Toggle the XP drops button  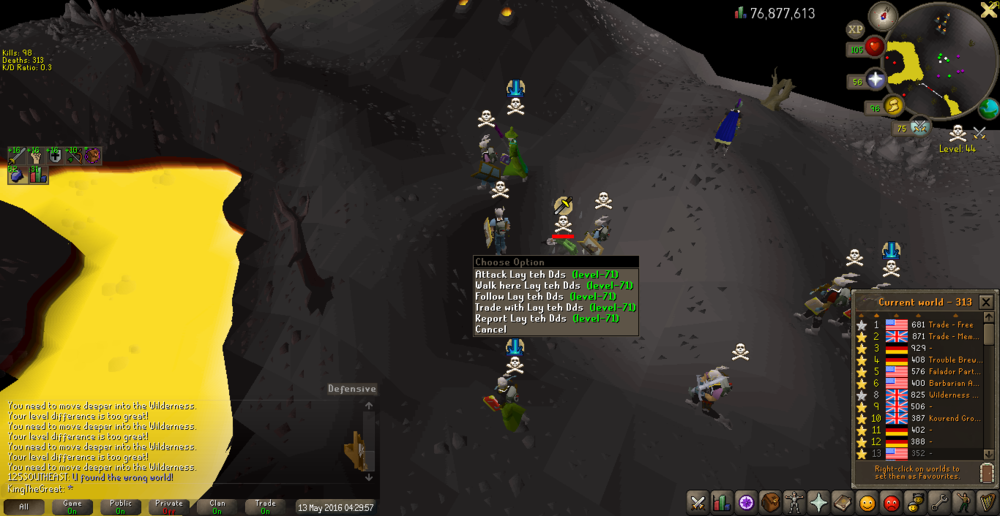tap(856, 29)
